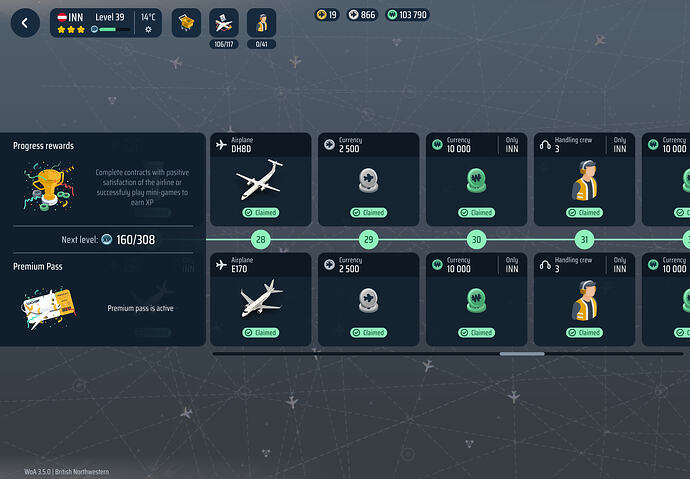The width and height of the screenshot is (690, 479).
Task: Select the DH8D airplane reward card
Action: pos(260,179)
